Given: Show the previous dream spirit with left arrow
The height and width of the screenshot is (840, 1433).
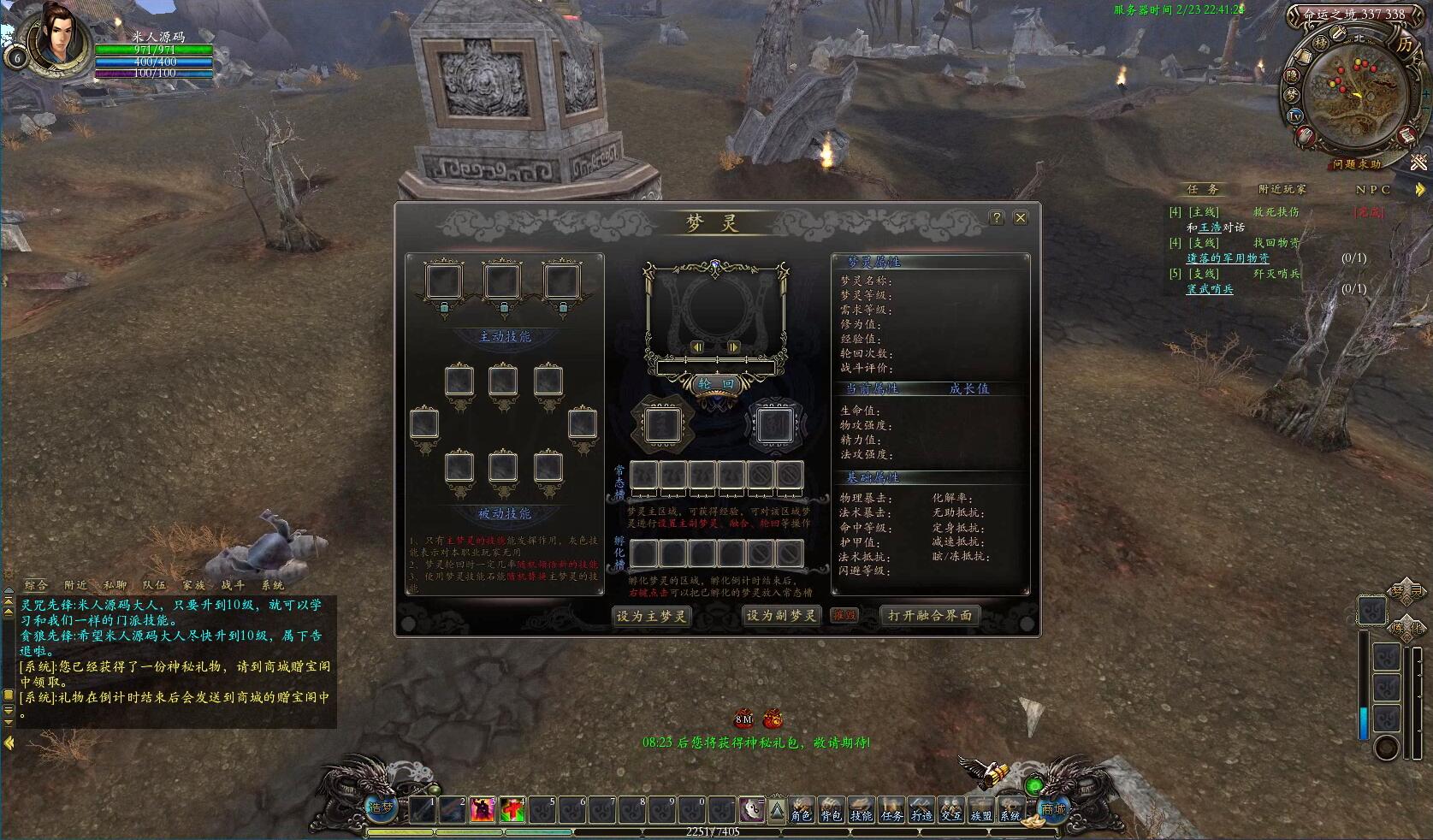Looking at the screenshot, I should click(x=697, y=347).
